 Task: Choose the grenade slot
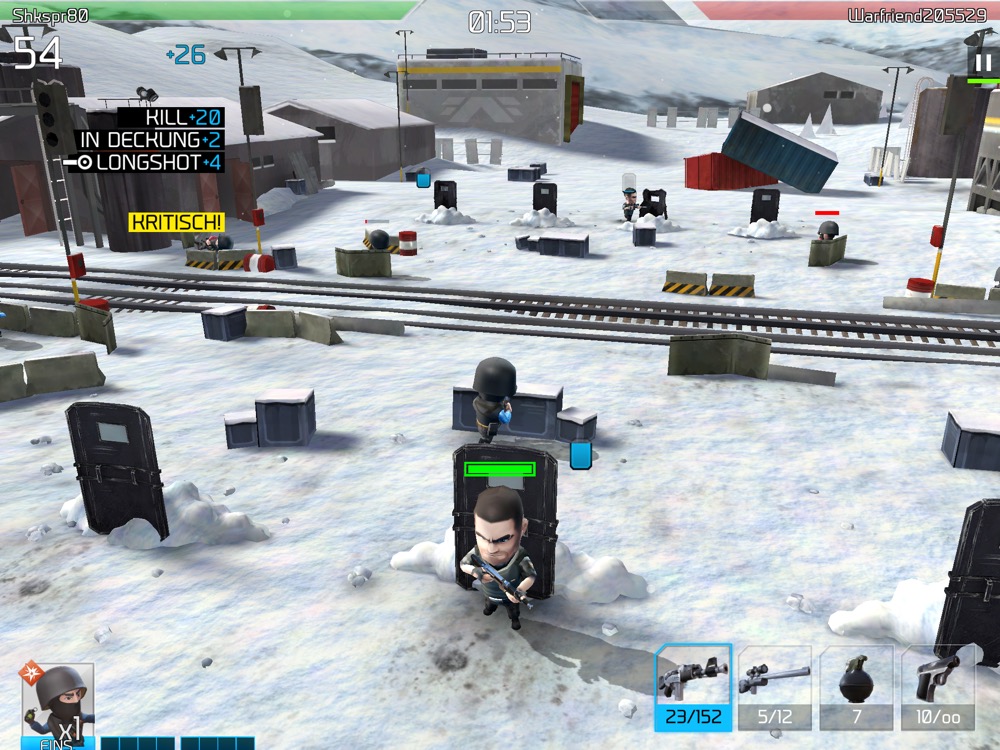(855, 686)
